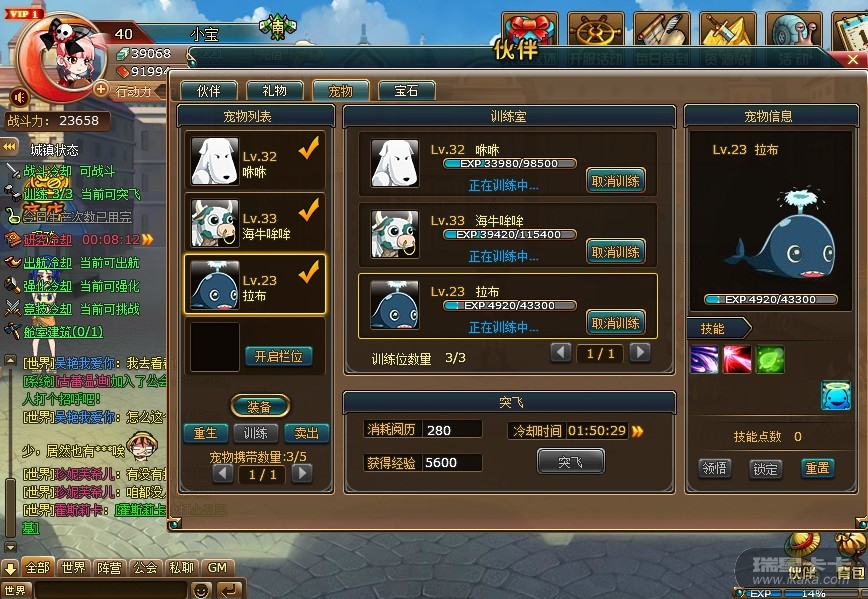868x599 pixels.
Task: Click the 锁定 lock button
Action: pos(765,468)
